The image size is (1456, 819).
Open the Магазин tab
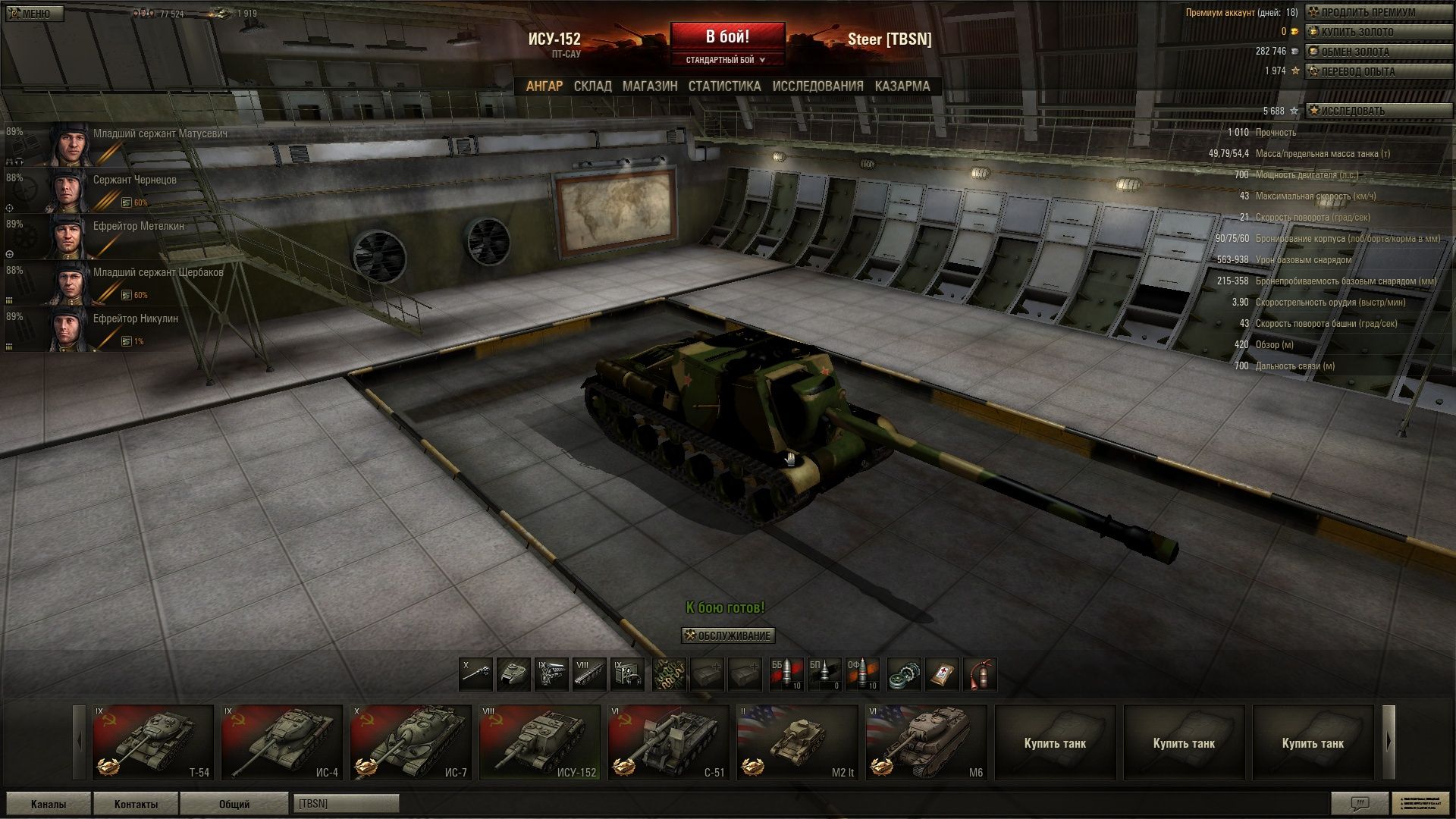click(650, 86)
